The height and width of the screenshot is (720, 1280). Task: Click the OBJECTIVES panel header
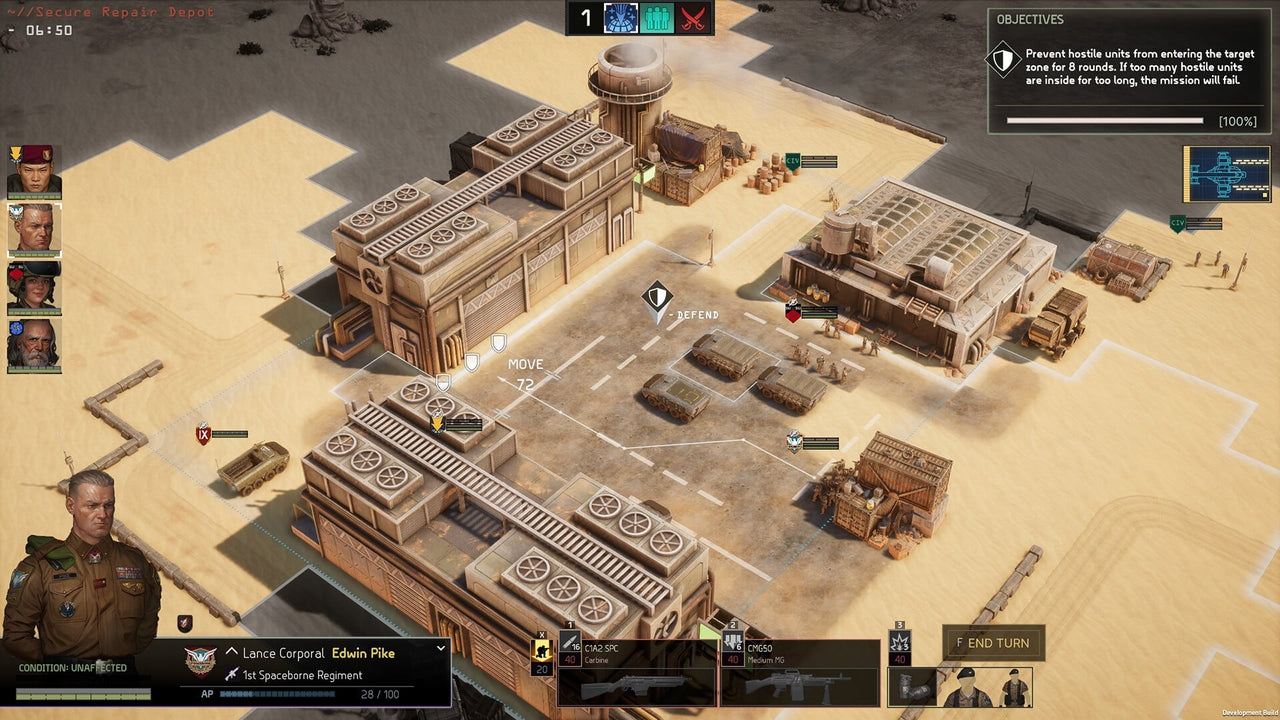[x=1030, y=19]
